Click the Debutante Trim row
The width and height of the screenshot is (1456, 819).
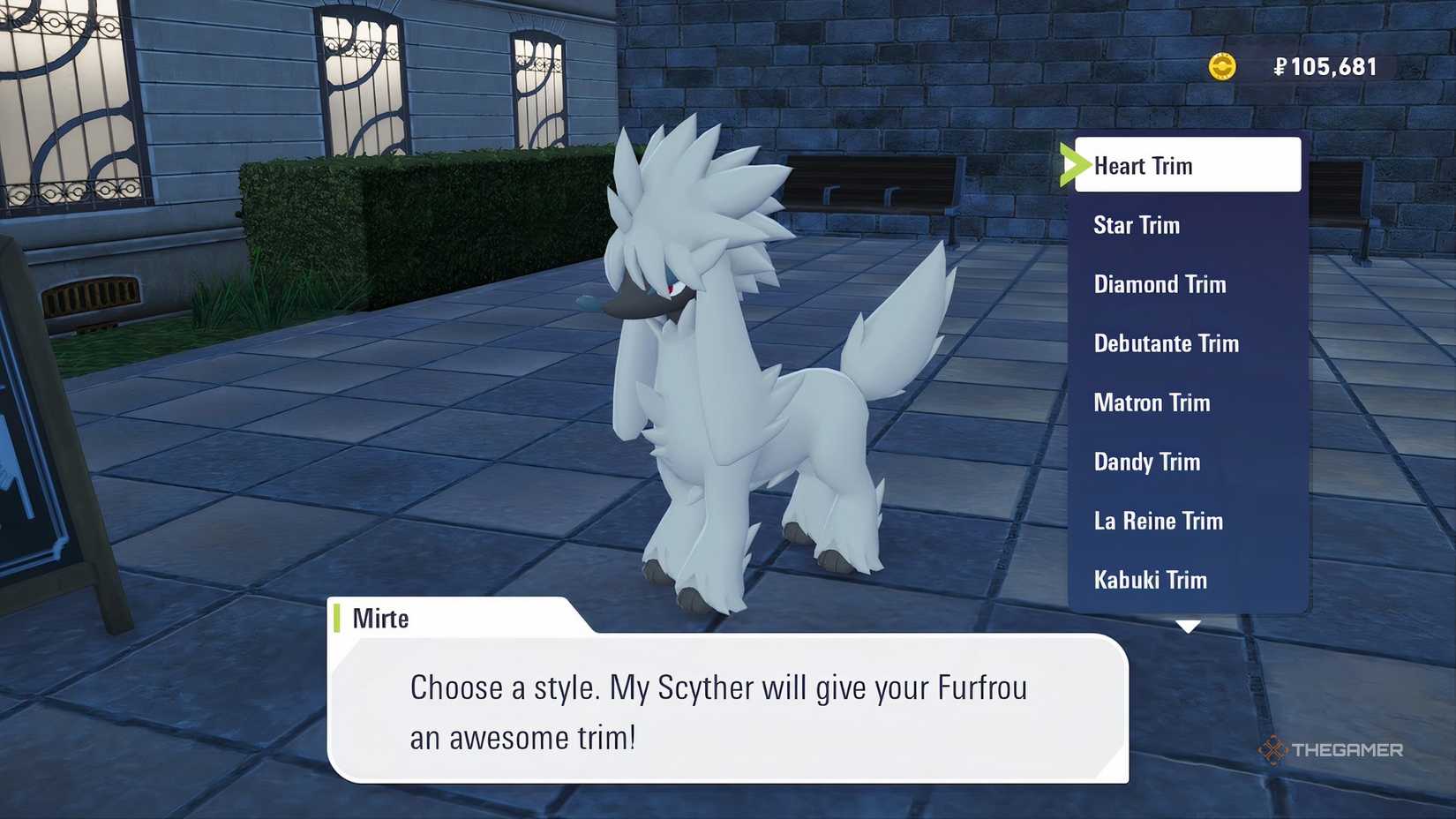point(1167,343)
